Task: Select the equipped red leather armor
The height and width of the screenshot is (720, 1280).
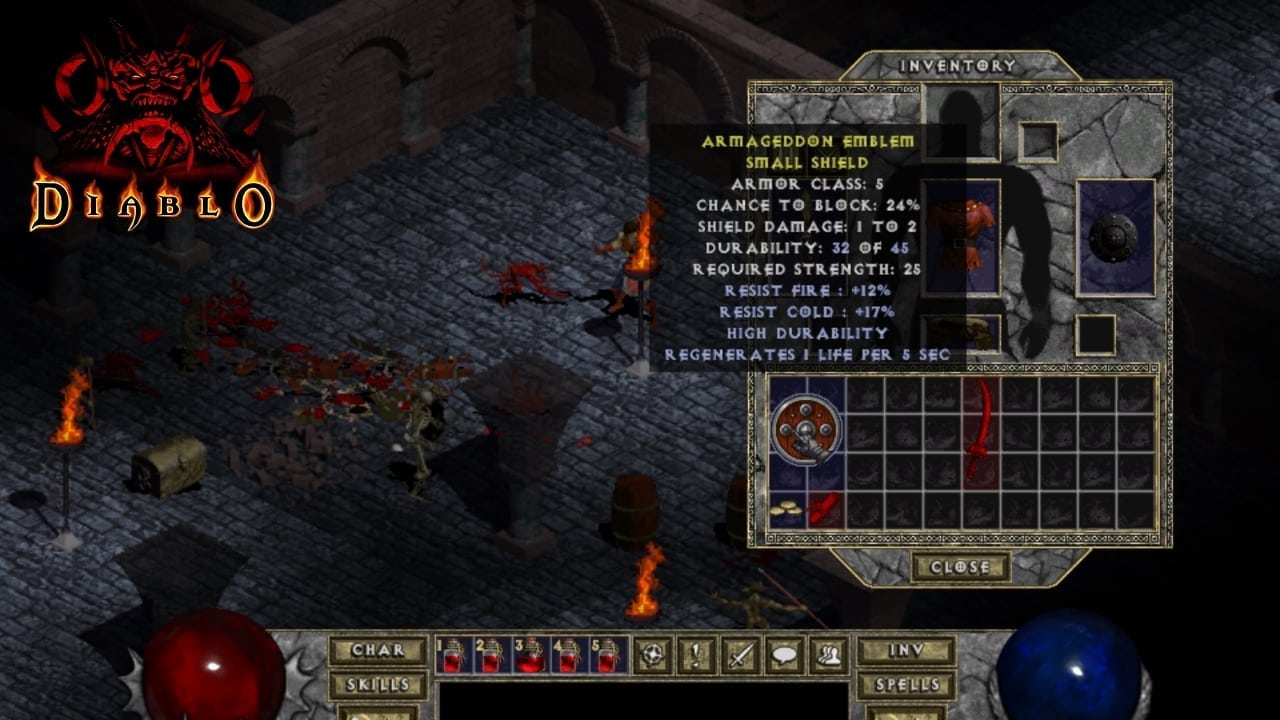Action: tap(961, 237)
